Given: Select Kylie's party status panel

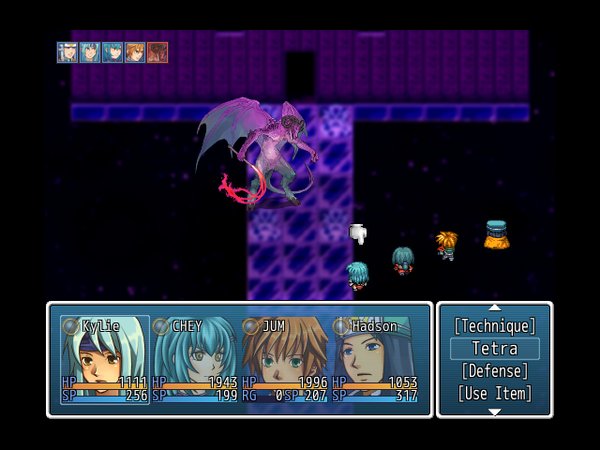Looking at the screenshot, I should (x=103, y=360).
